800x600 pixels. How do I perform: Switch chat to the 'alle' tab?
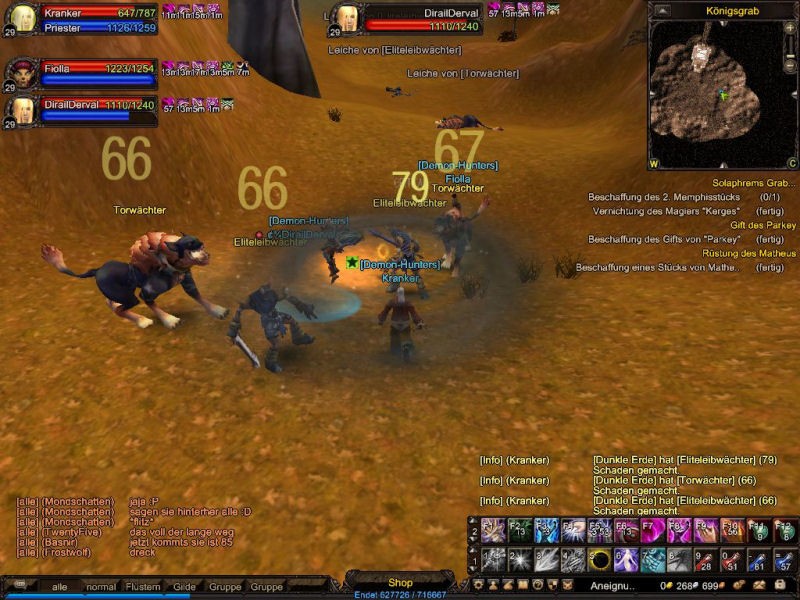[x=59, y=587]
